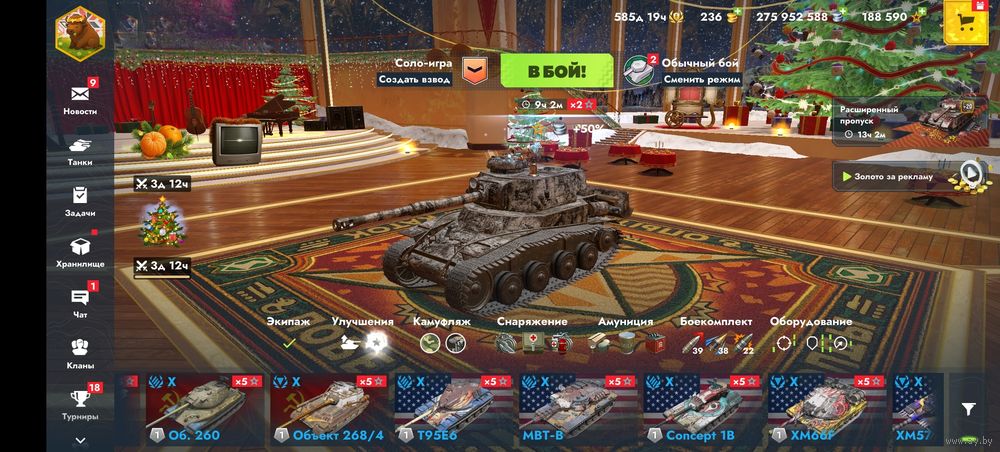
Task: Click Создать взвод to create a platoon
Action: [415, 79]
